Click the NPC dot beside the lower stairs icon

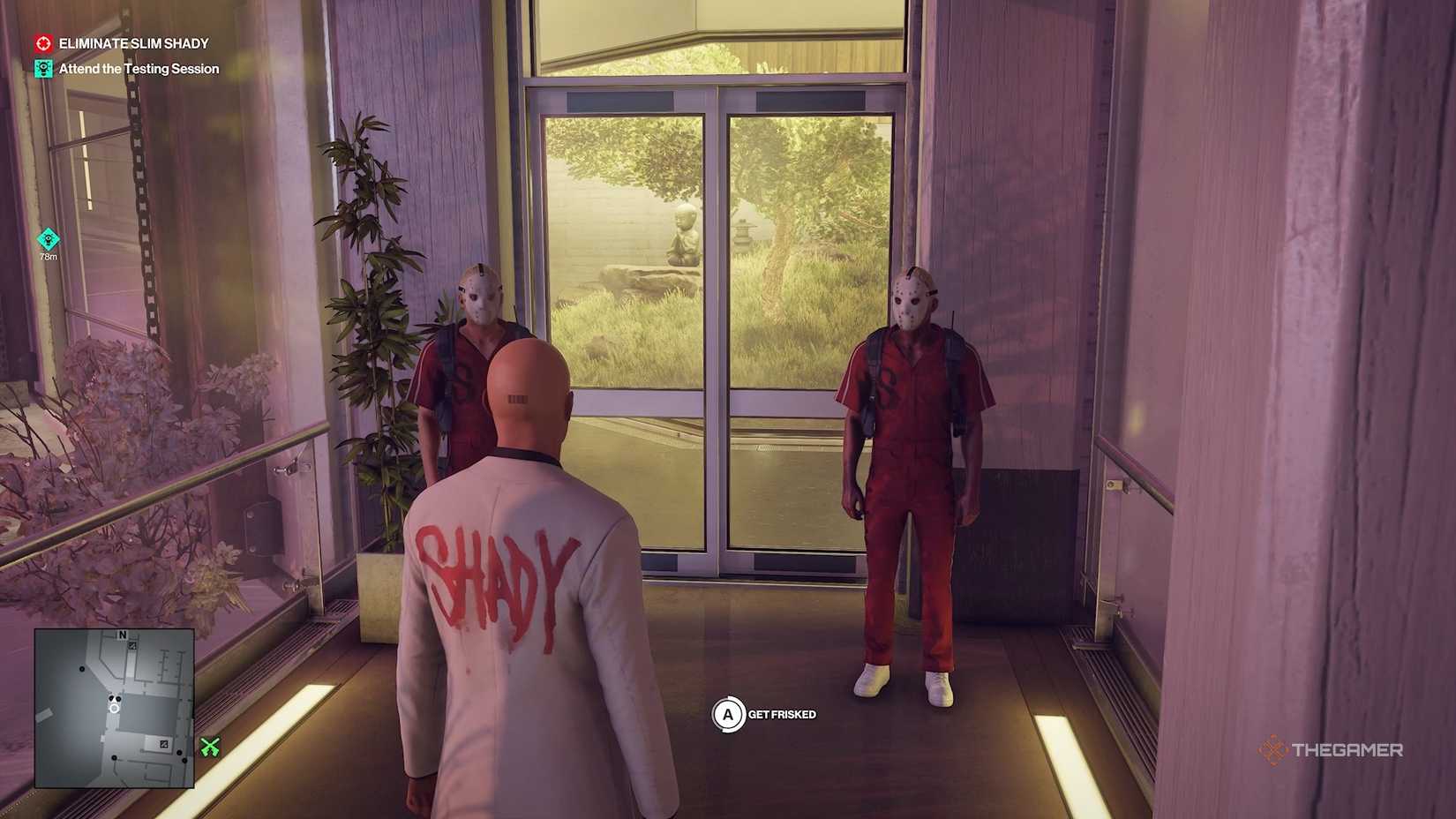179,753
